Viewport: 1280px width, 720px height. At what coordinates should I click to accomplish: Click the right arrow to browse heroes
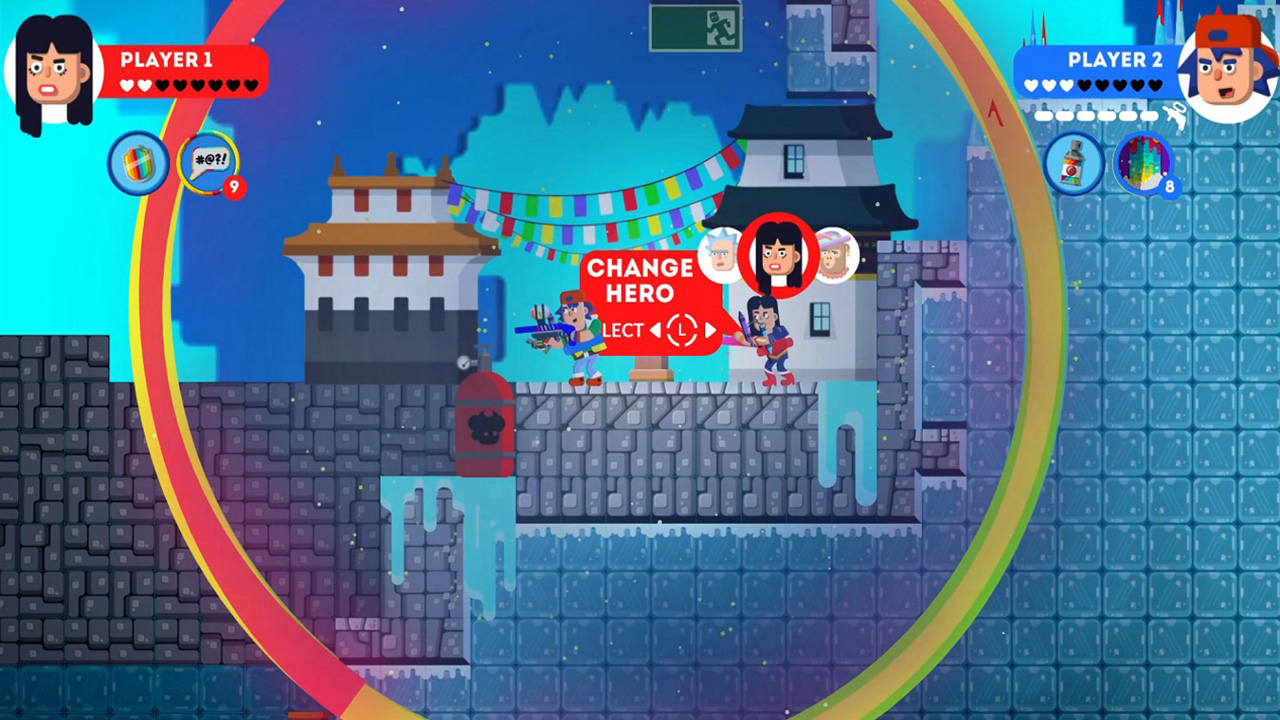(x=710, y=330)
